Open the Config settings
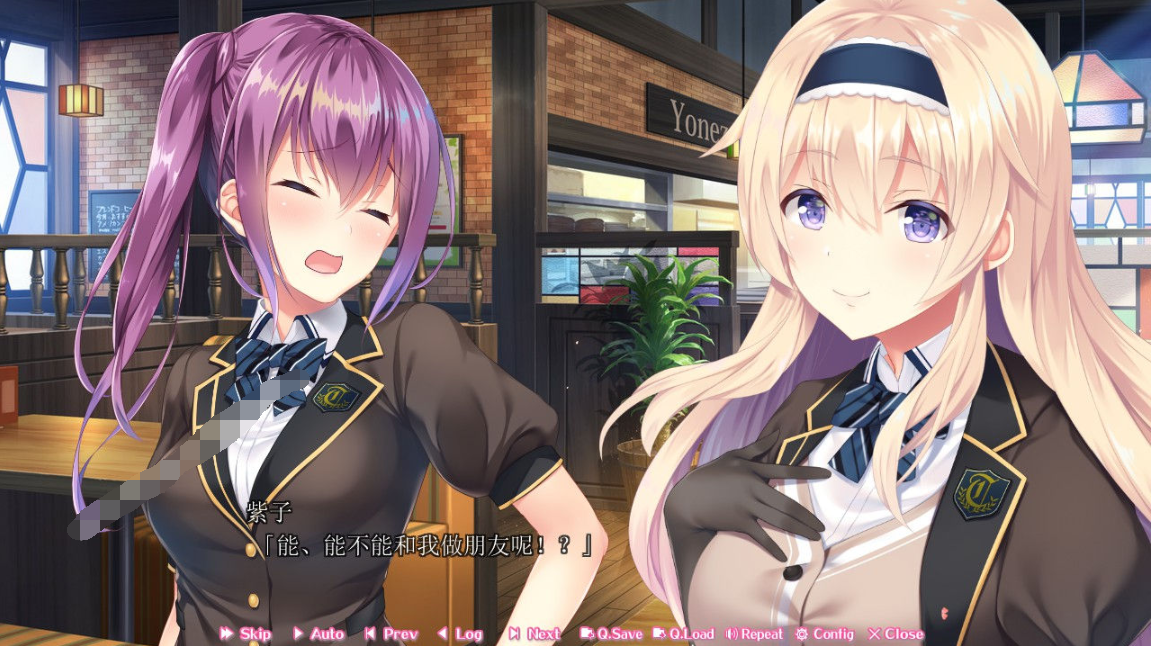Viewport: 1151px width, 646px height. pyautogui.click(x=825, y=634)
